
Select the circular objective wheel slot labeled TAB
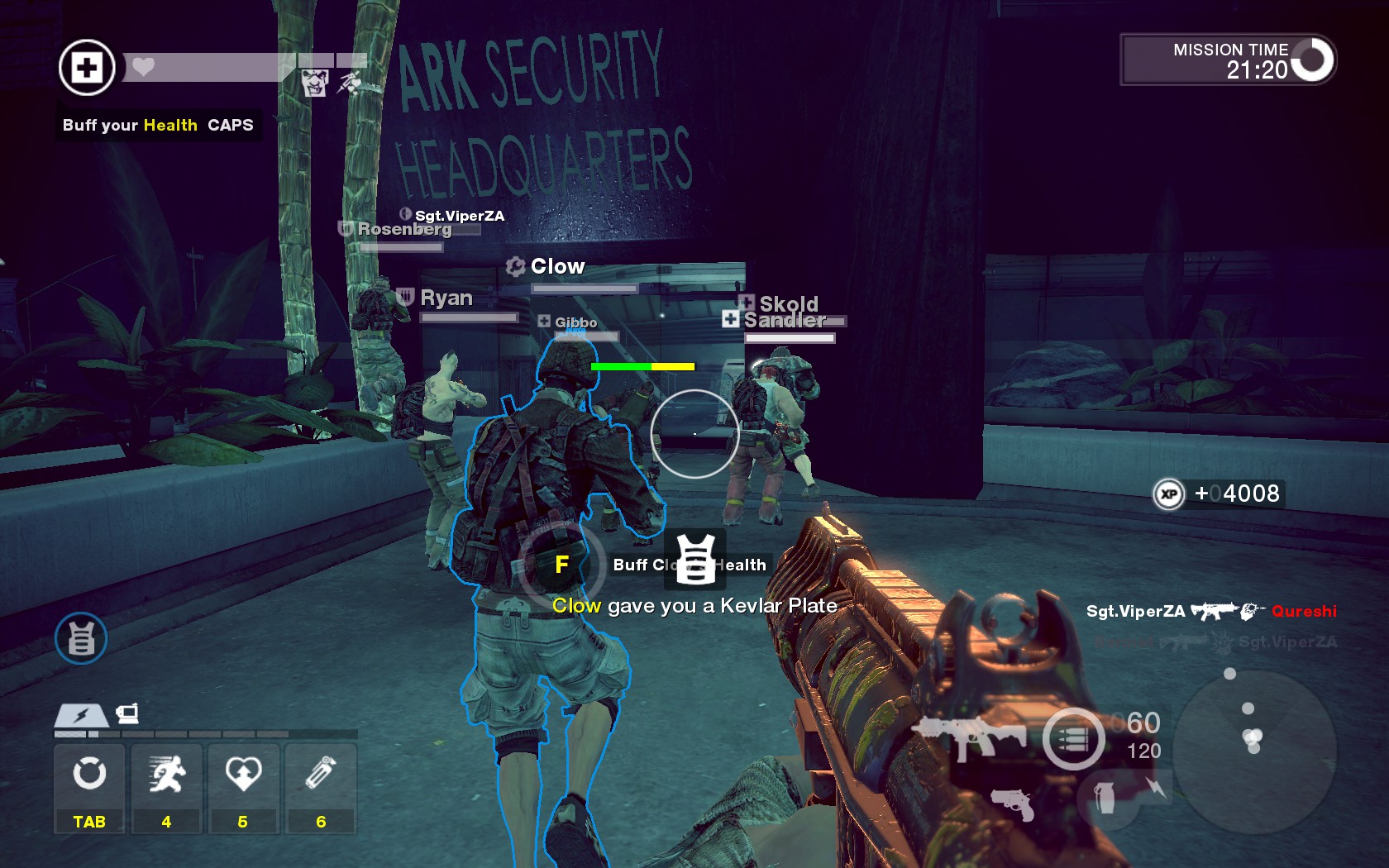click(89, 775)
